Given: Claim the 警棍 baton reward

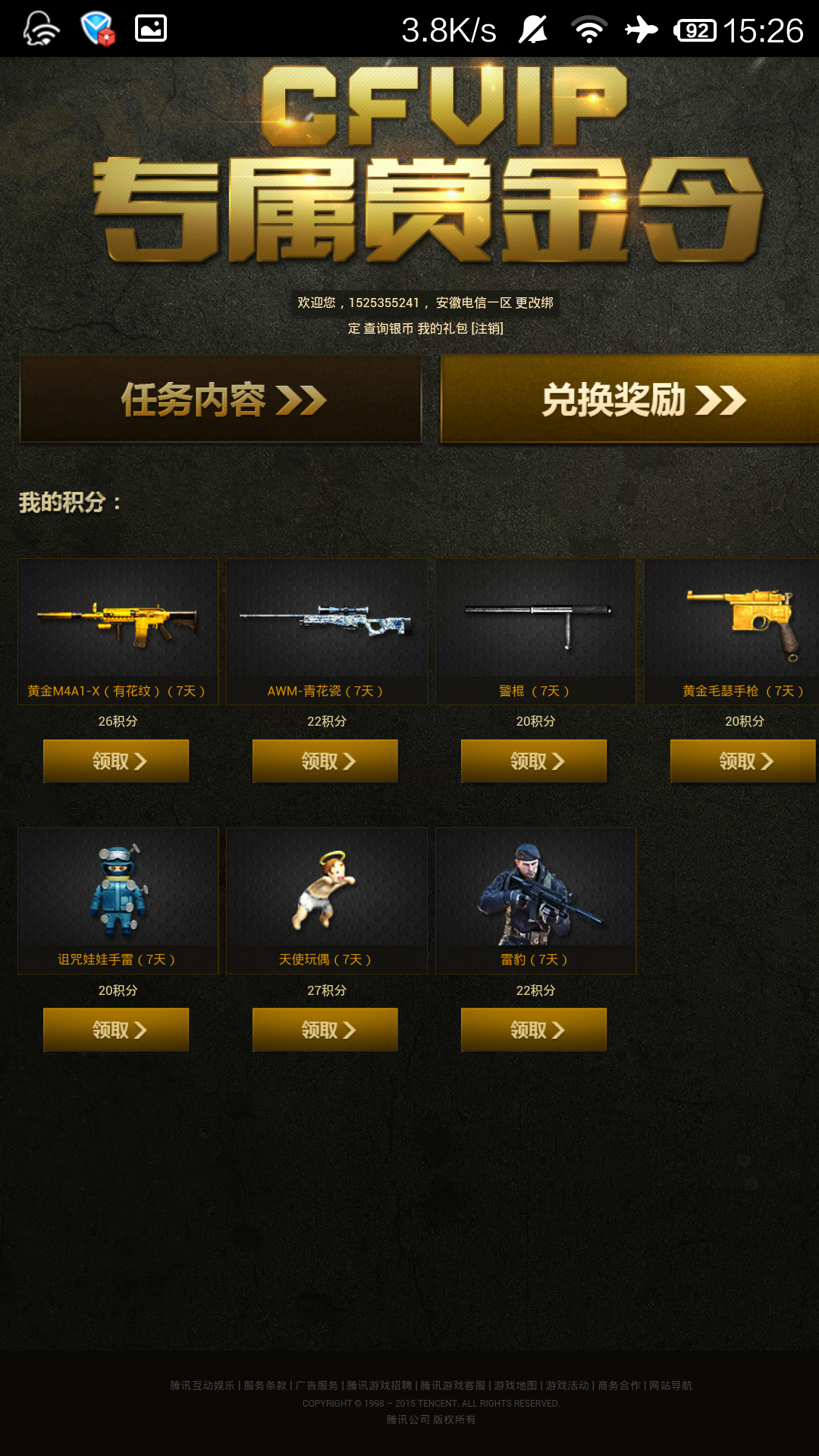Looking at the screenshot, I should point(534,761).
